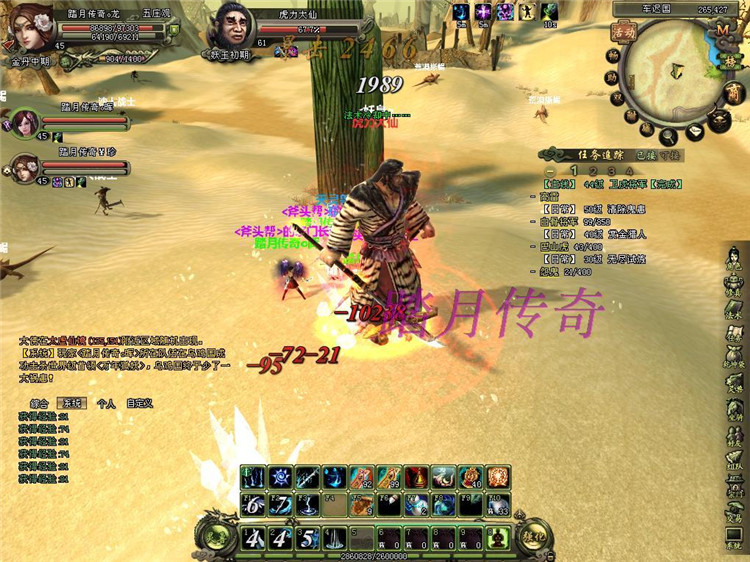Activate the skill in hotbar slot 3
This screenshot has width=750, height=562.
click(x=308, y=538)
